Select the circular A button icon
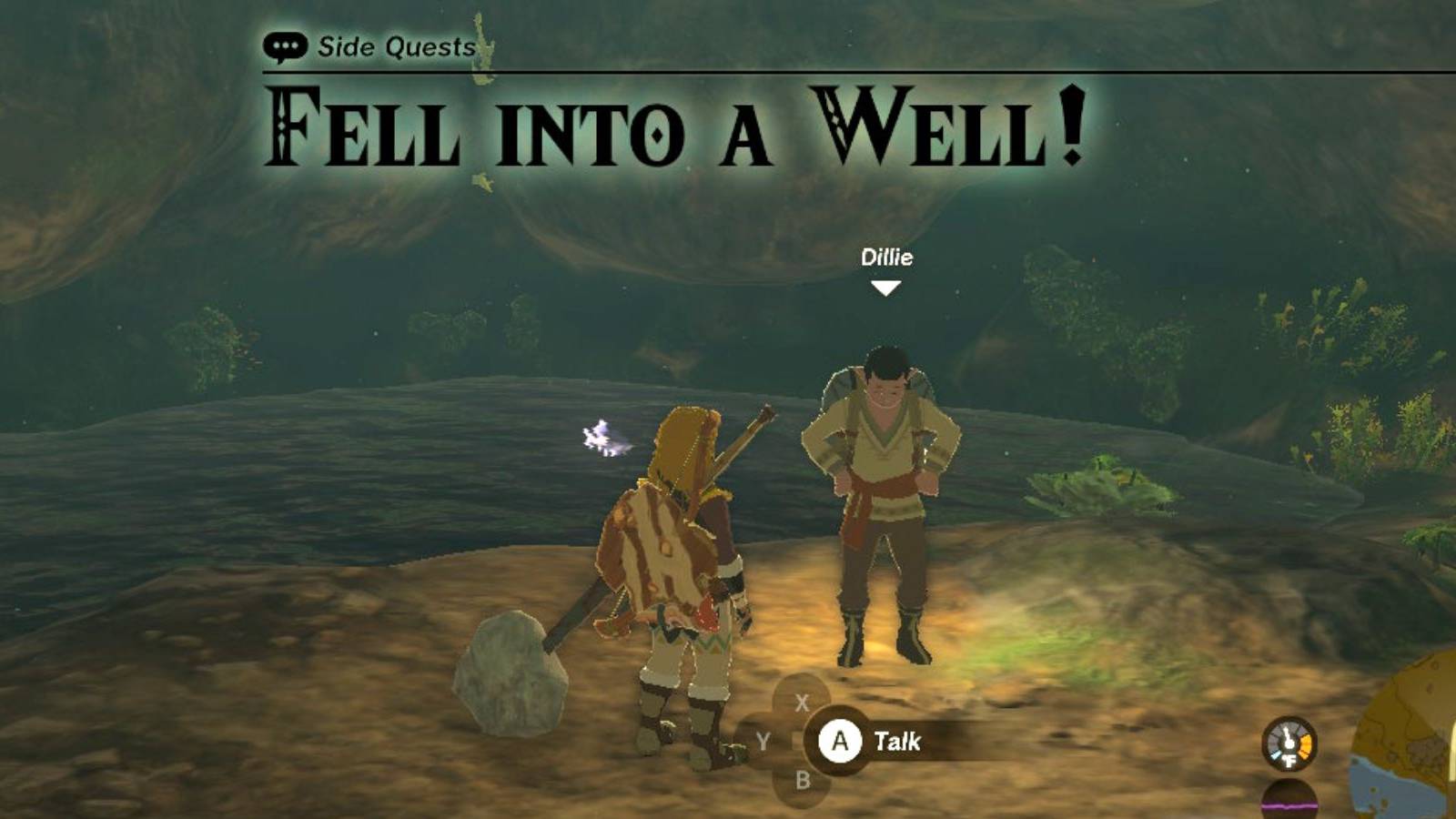Viewport: 1456px width, 819px height. click(x=842, y=742)
